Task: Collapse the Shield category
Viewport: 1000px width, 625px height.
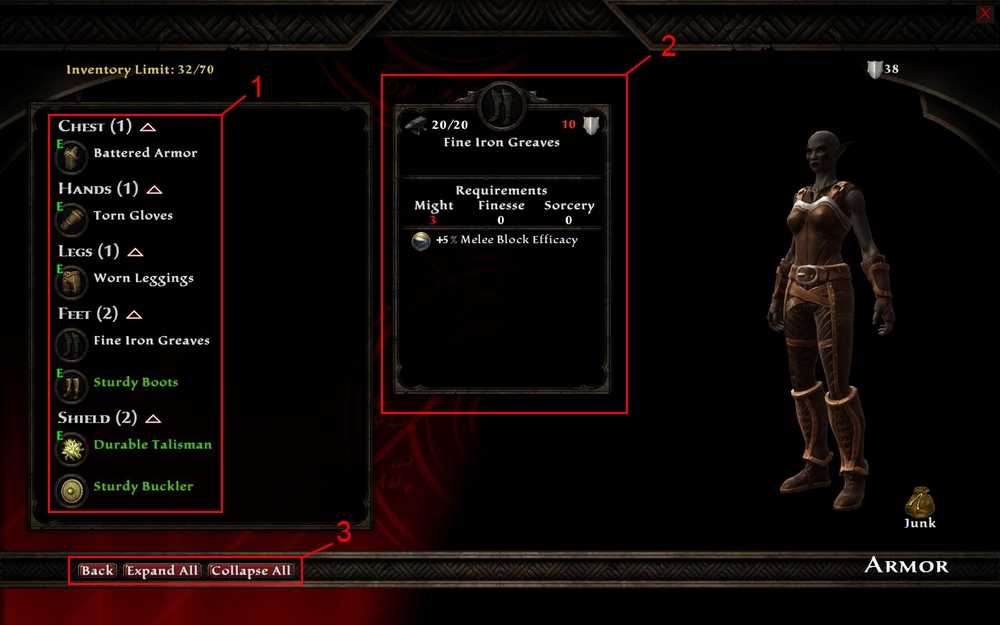Action: [154, 418]
